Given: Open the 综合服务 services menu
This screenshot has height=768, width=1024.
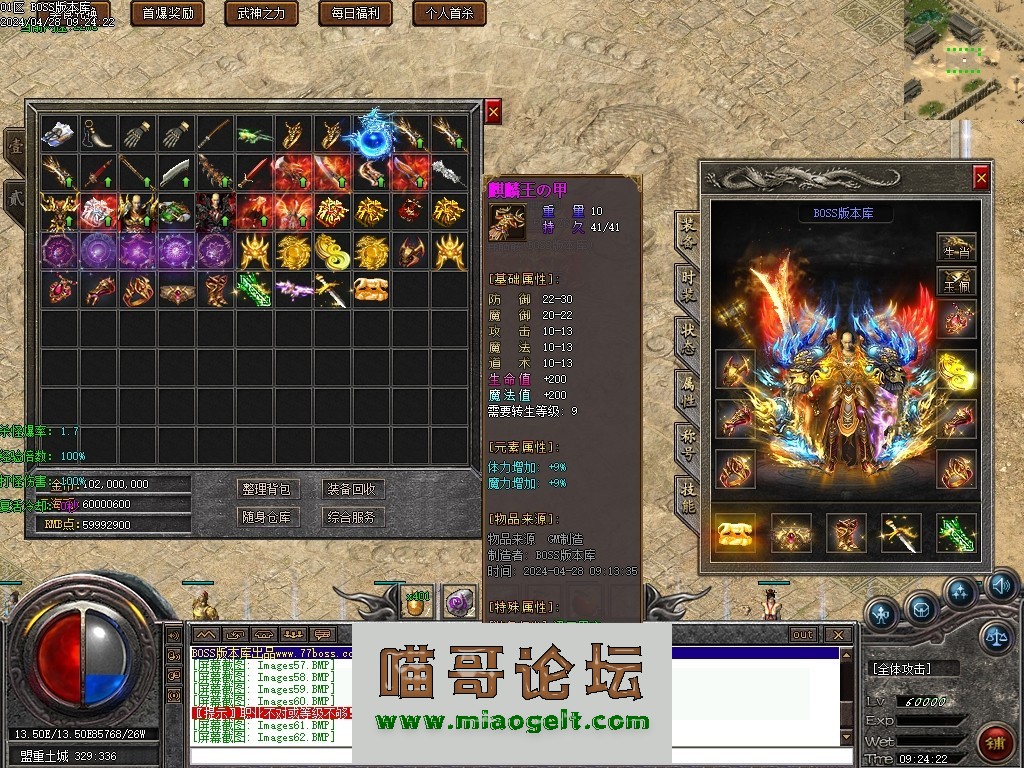Looking at the screenshot, I should (x=352, y=517).
